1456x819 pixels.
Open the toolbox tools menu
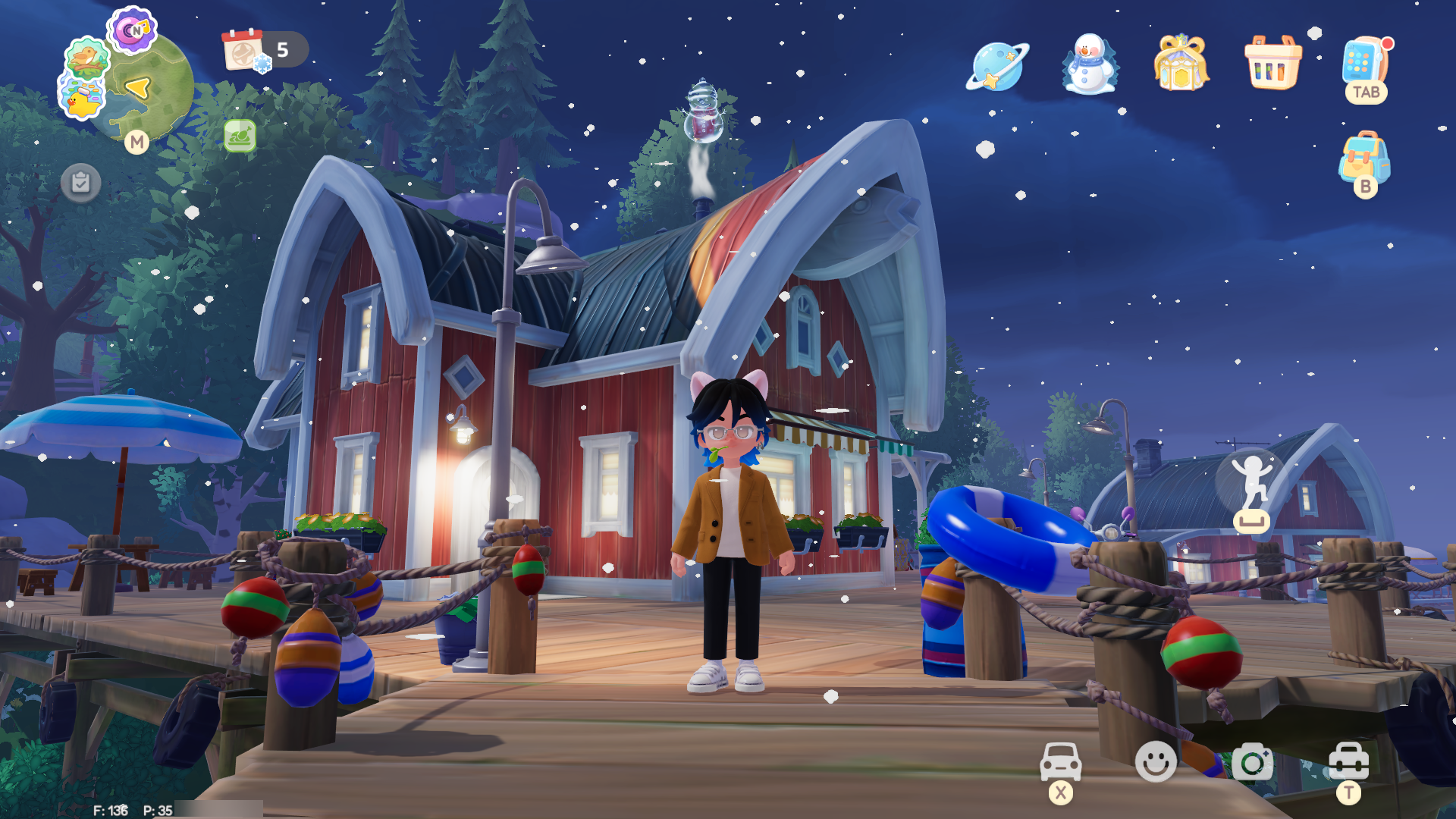tap(1348, 761)
